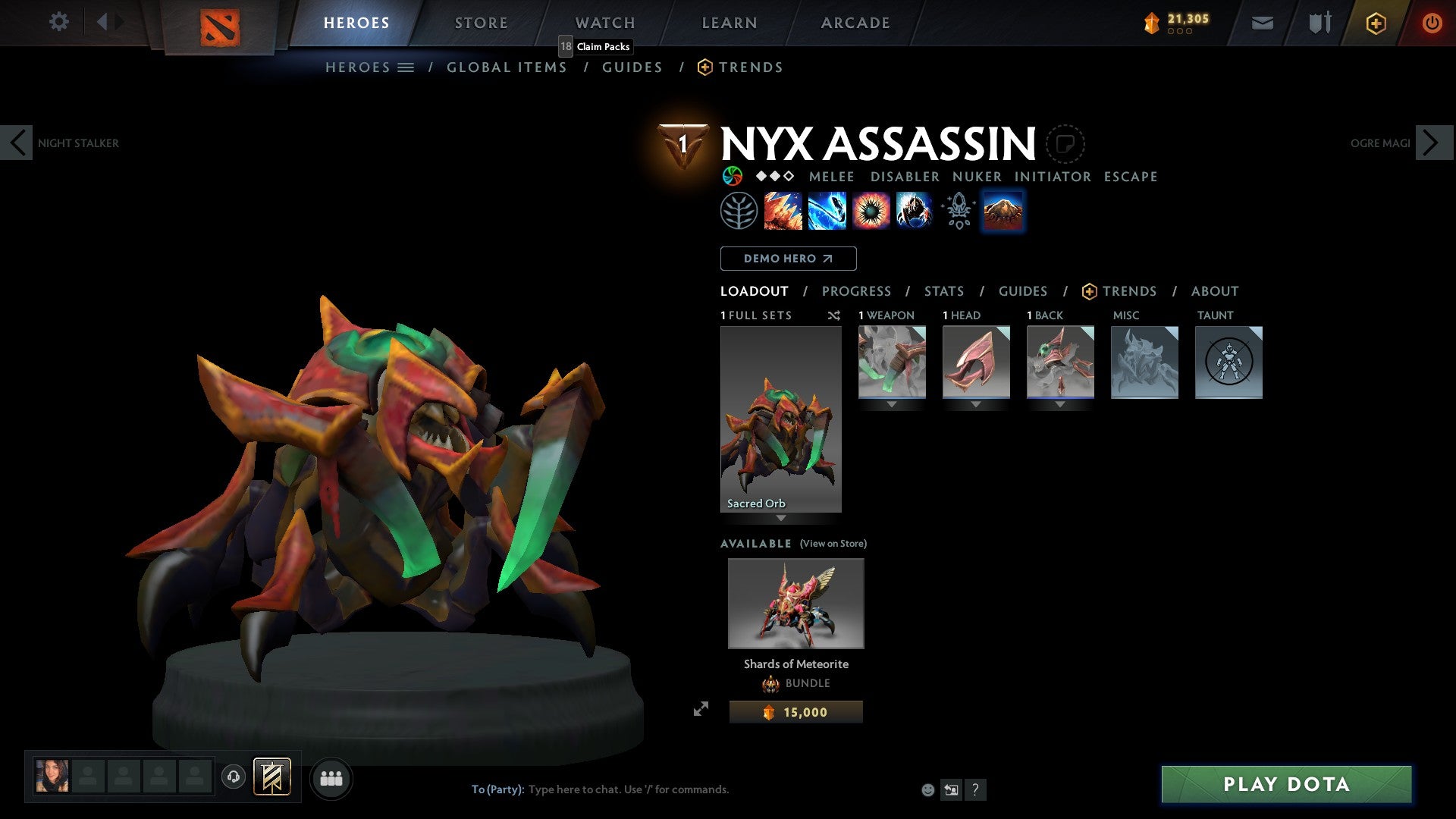Switch to the Progress tab
The height and width of the screenshot is (819, 1456).
[x=856, y=291]
